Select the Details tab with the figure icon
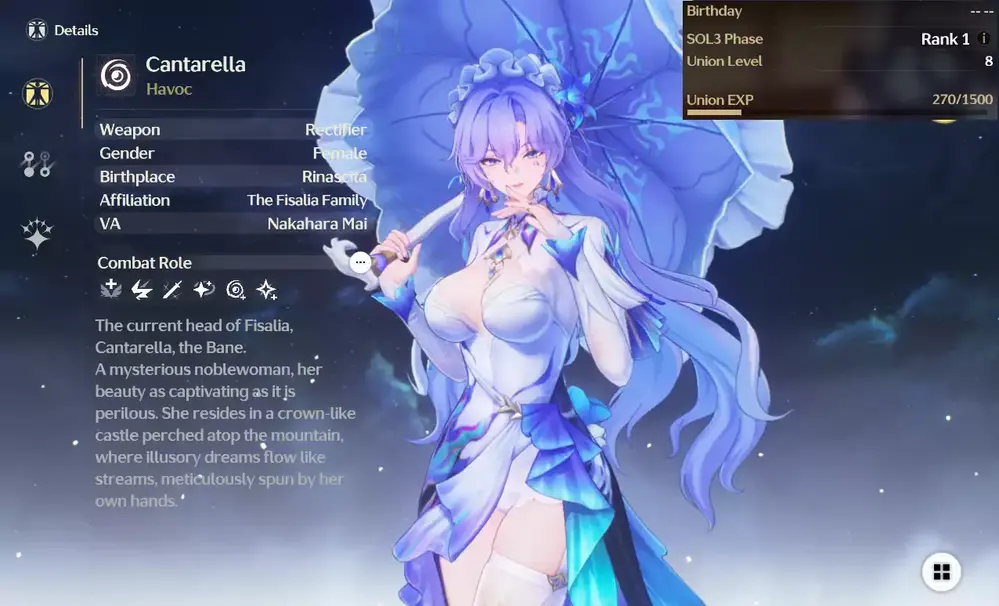 [x=38, y=95]
